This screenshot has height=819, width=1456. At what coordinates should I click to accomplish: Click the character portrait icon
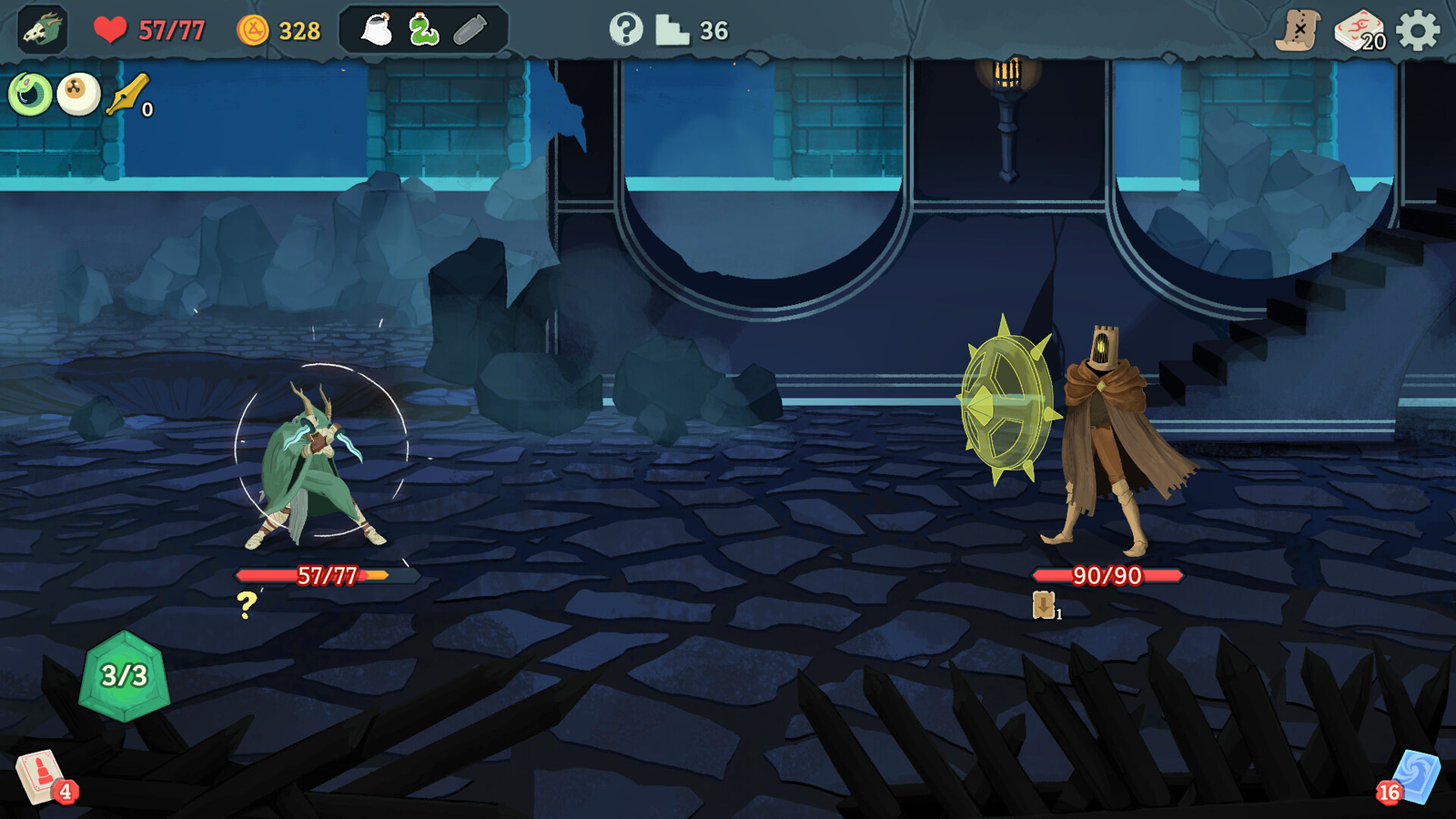click(x=42, y=30)
